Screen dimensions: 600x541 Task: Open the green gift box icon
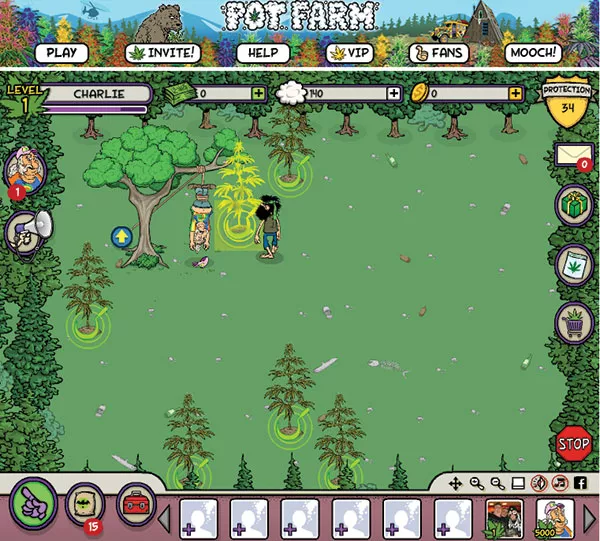573,207
